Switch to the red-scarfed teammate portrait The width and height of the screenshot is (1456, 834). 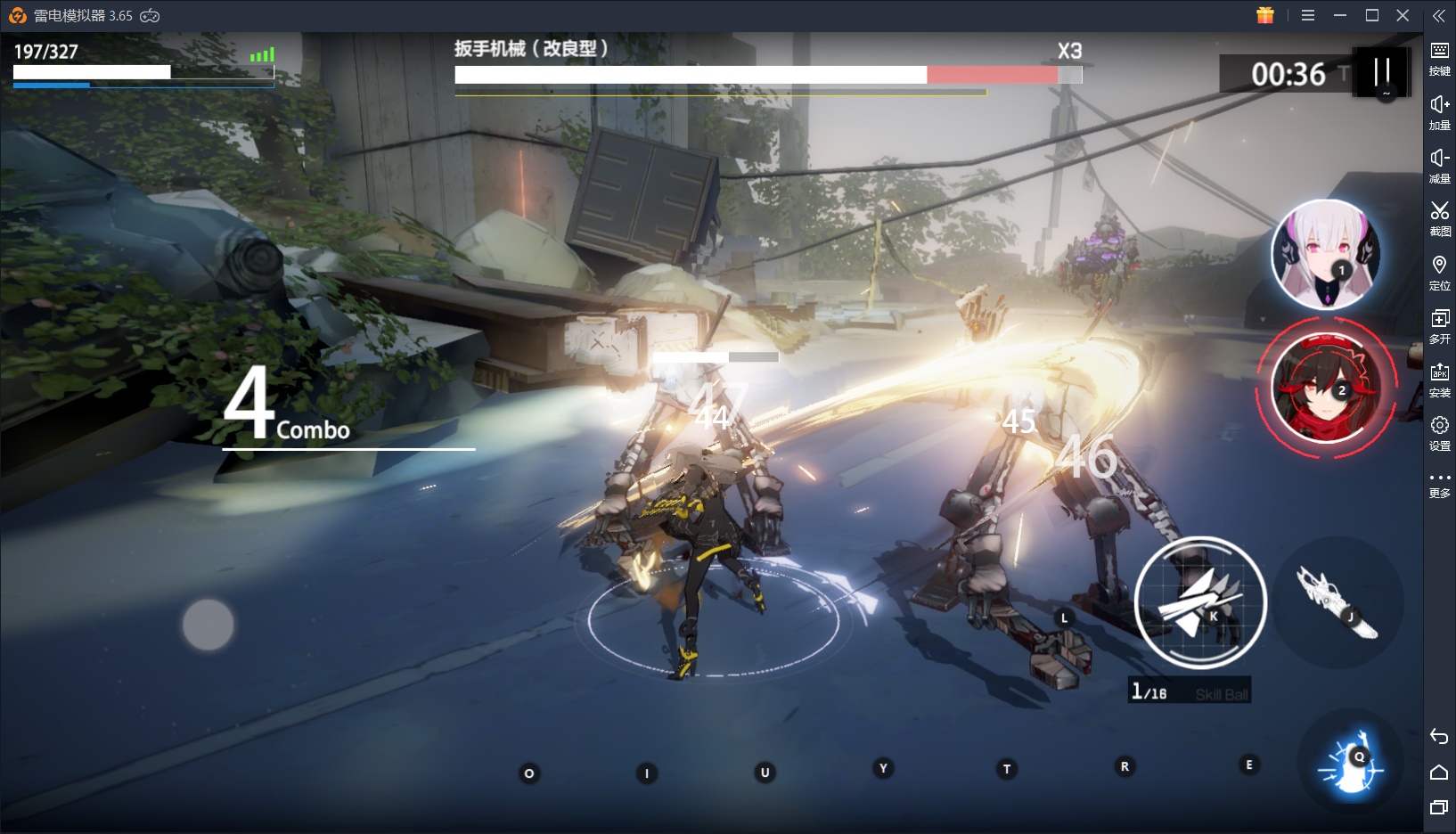(x=1325, y=388)
